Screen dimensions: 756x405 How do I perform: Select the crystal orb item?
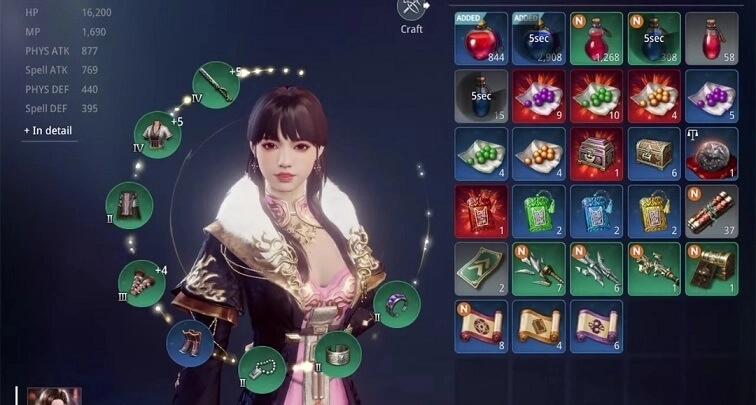coord(712,153)
